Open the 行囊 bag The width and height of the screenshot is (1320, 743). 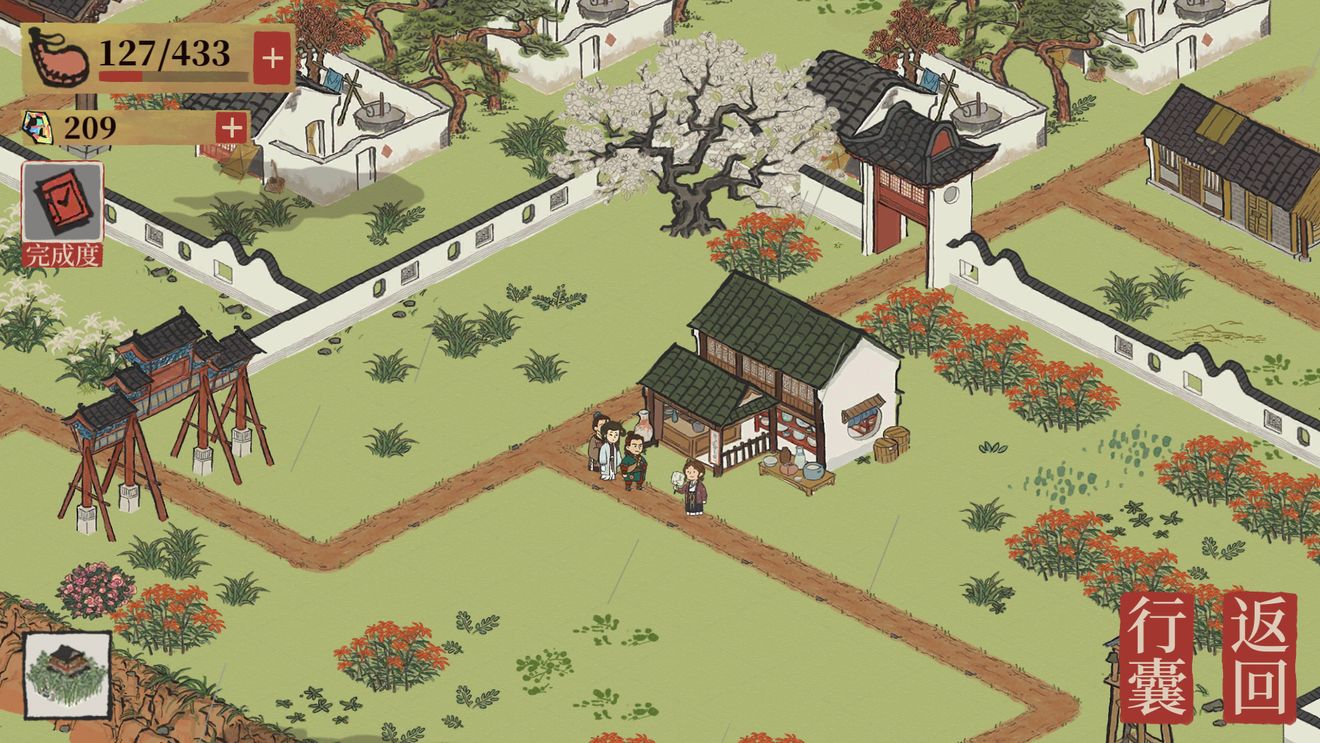[1157, 657]
